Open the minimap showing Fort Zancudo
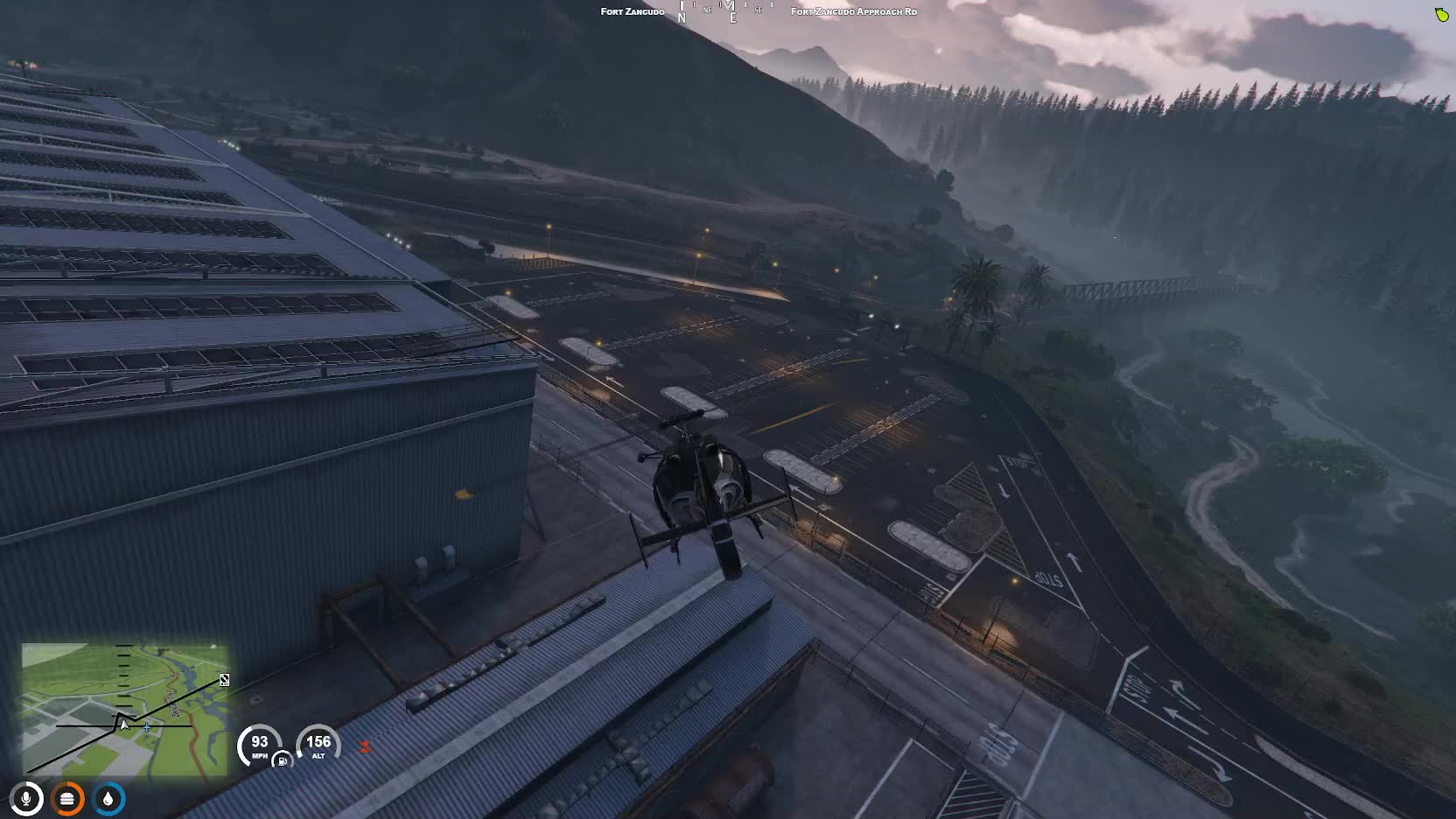The height and width of the screenshot is (819, 1456). [x=124, y=709]
